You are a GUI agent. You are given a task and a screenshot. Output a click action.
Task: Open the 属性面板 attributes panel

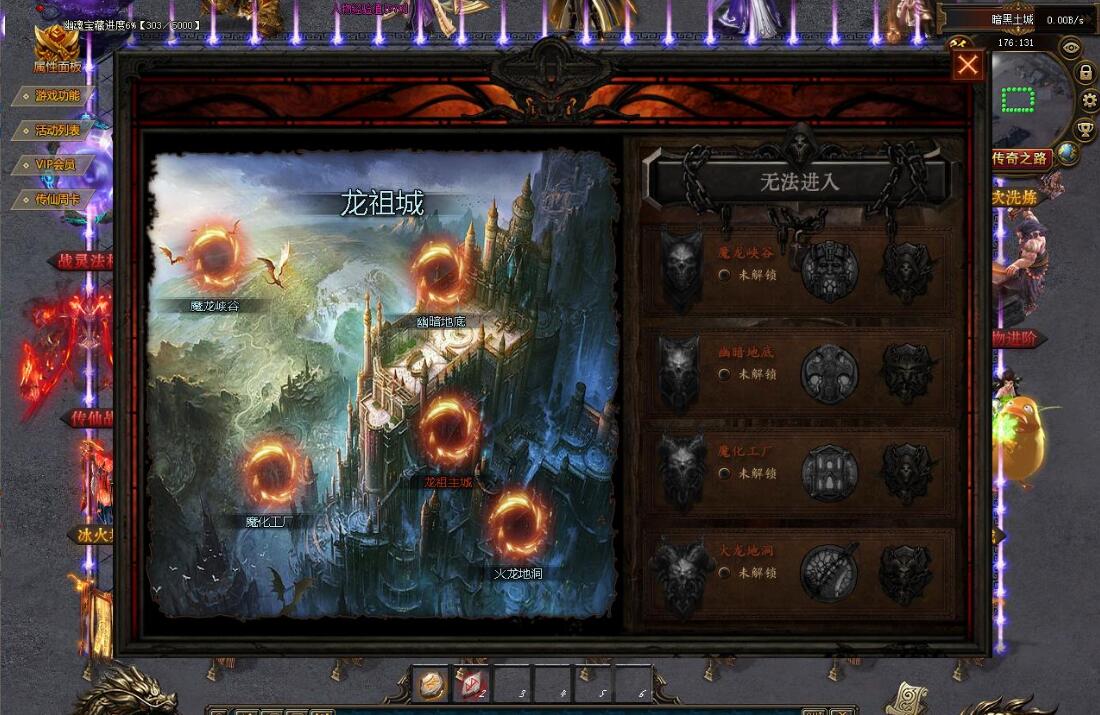click(56, 50)
